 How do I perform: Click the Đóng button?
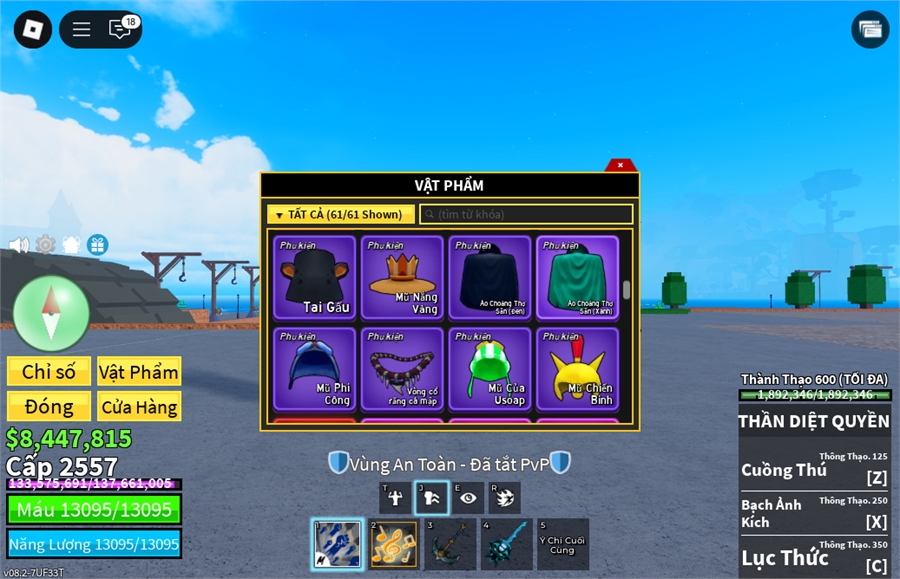coord(49,407)
